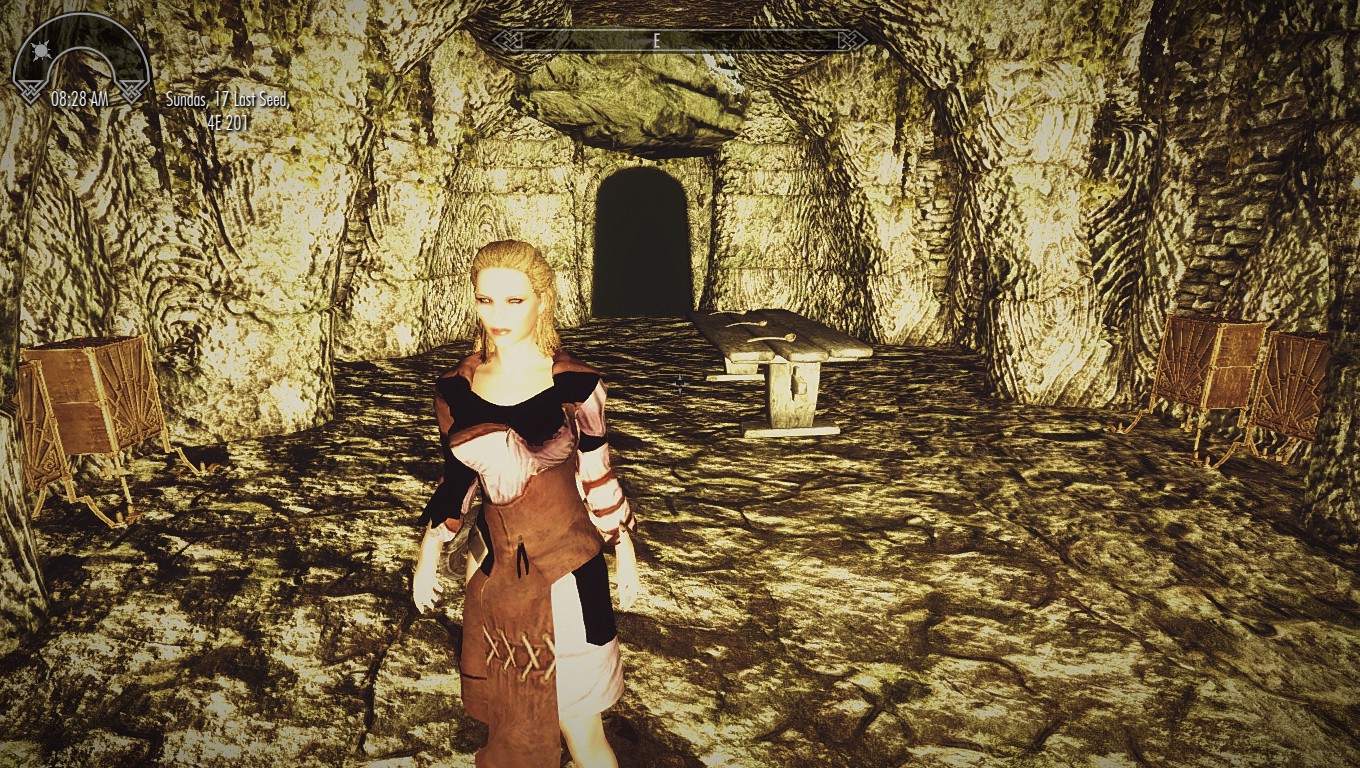The image size is (1360, 768).
Task: Click the 08:28 AM time display
Action: click(80, 98)
